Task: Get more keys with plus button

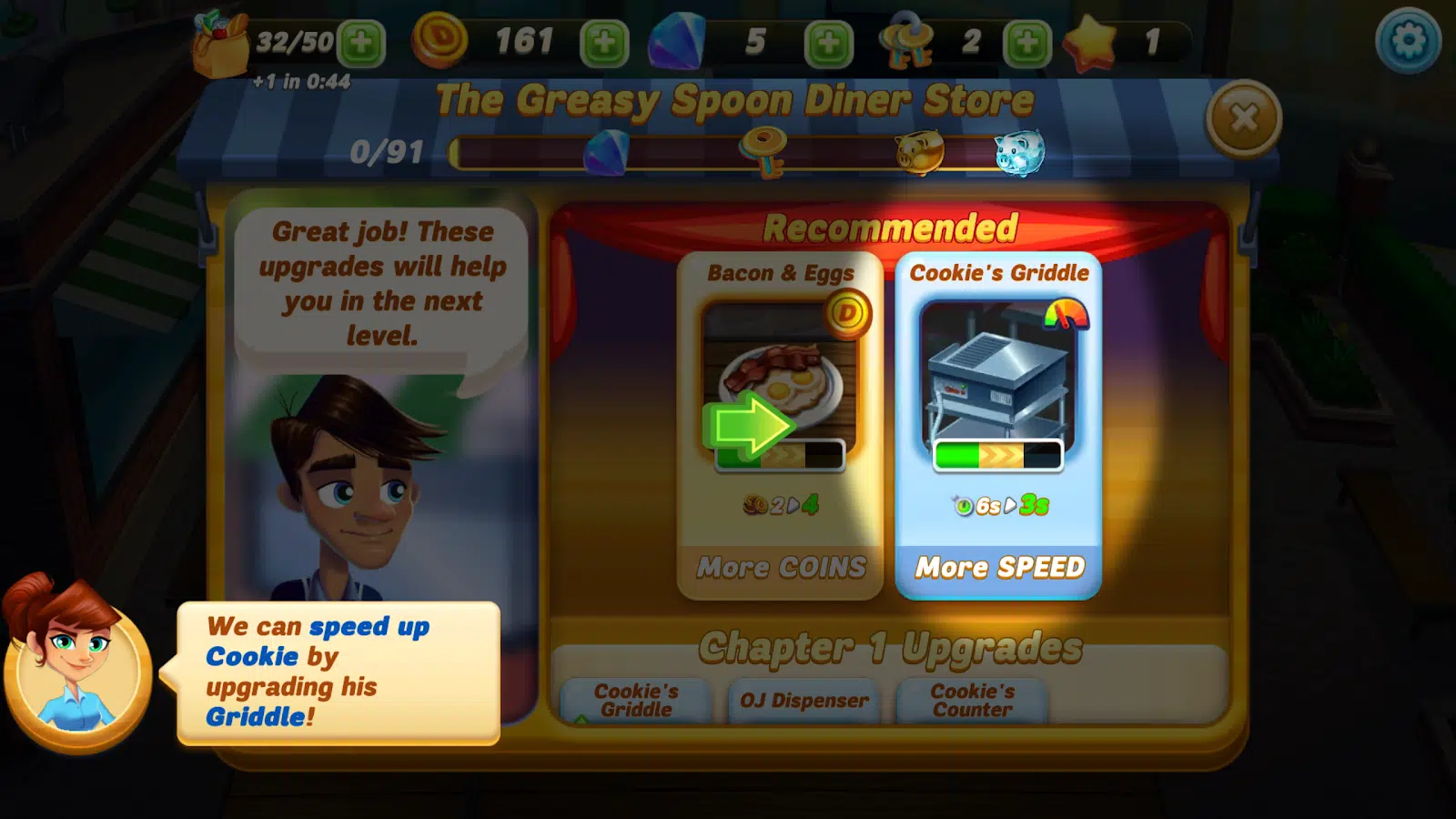Action: point(1026,42)
